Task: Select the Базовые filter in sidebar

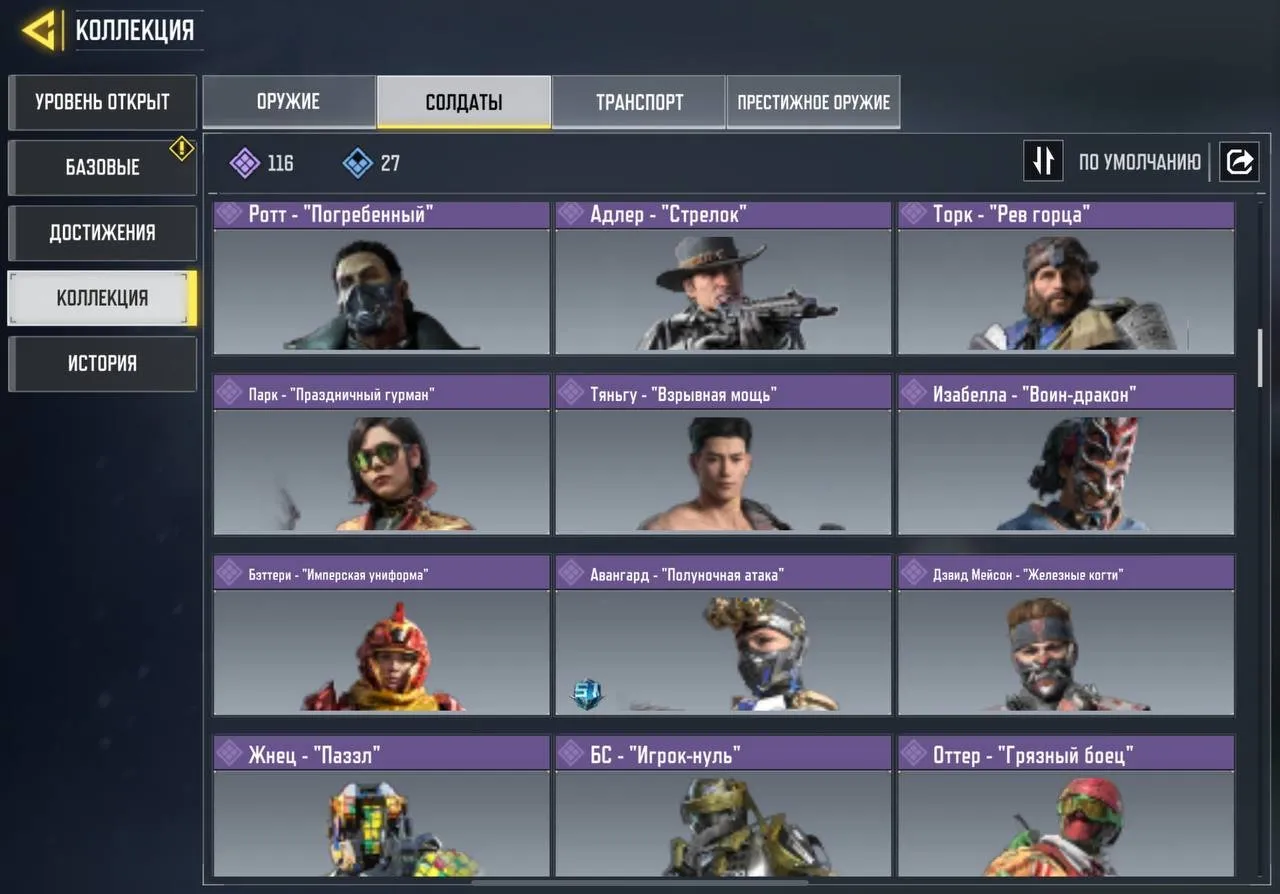Action: (102, 167)
